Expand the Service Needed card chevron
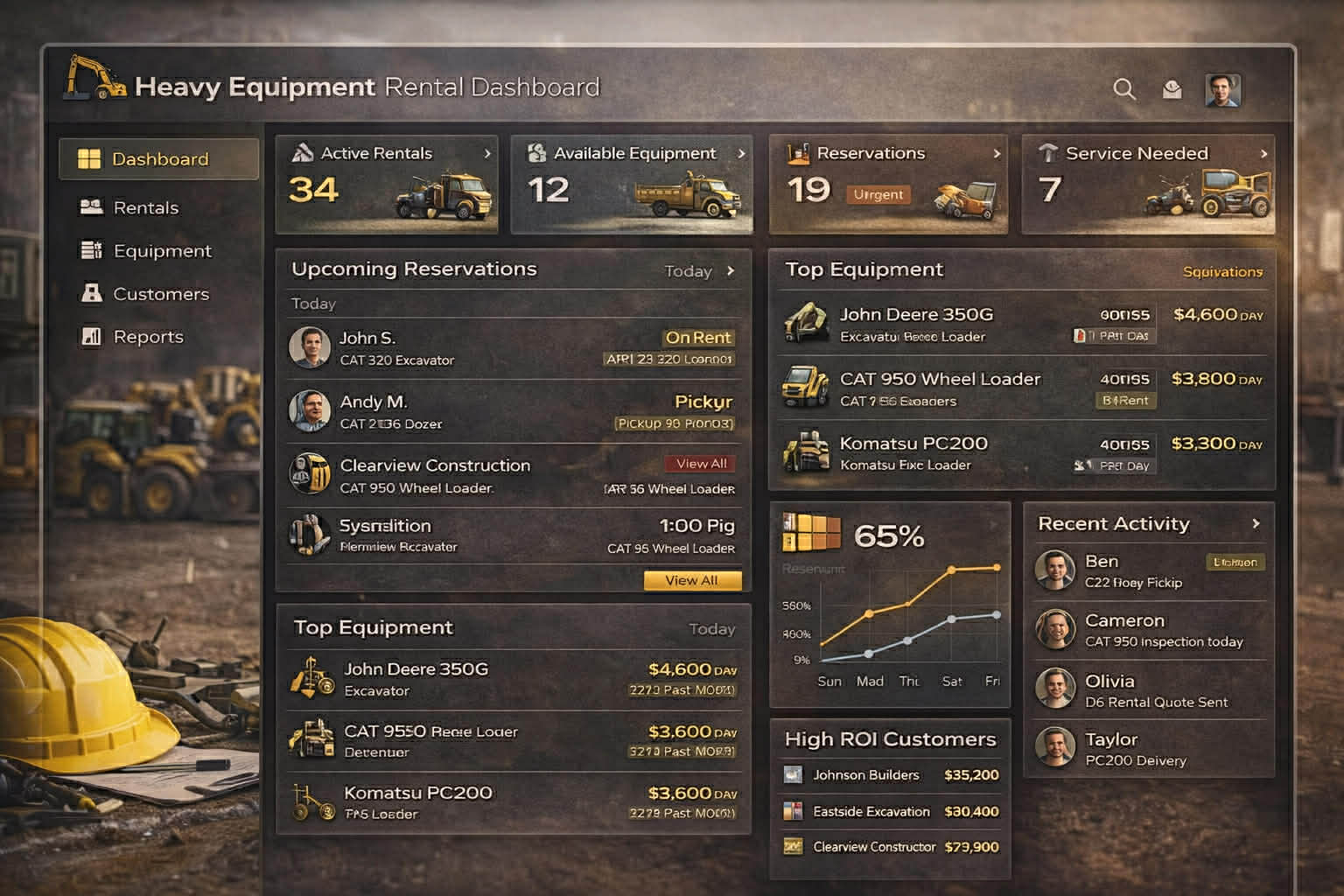Viewport: 1344px width, 896px height. click(1264, 154)
